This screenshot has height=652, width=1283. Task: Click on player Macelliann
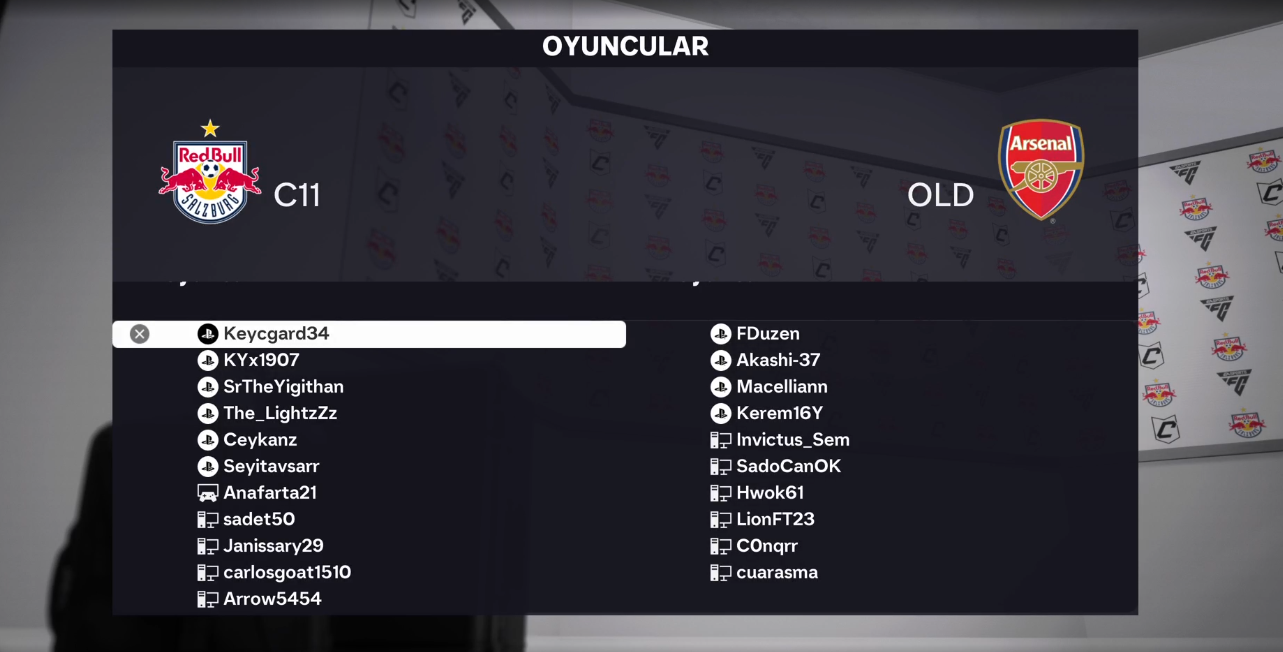(x=781, y=387)
